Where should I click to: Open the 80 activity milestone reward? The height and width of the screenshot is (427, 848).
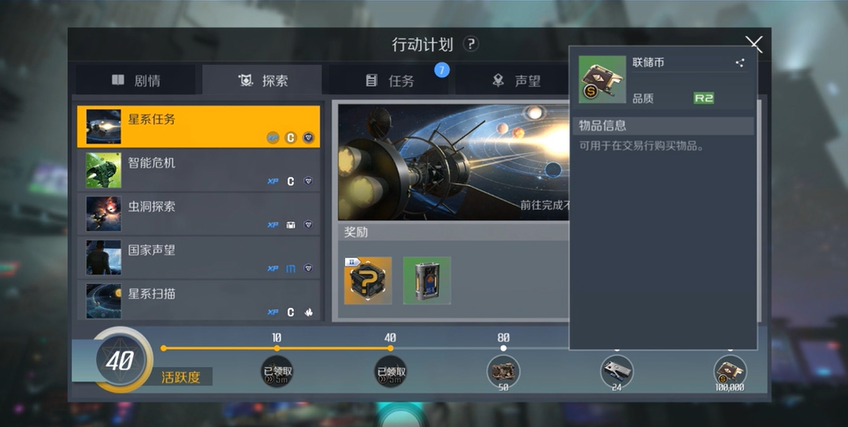pyautogui.click(x=503, y=371)
